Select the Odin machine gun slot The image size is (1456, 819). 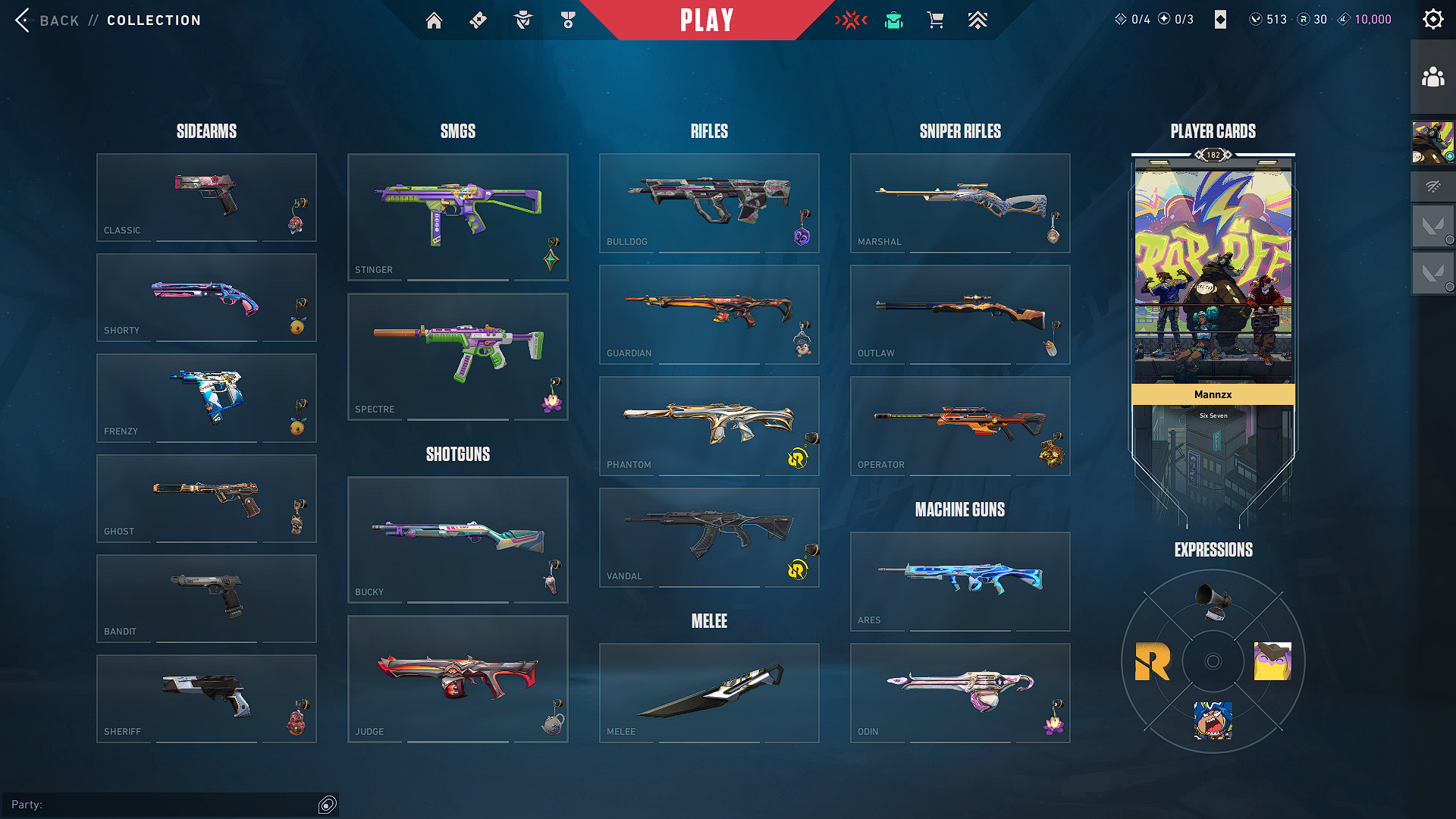960,692
